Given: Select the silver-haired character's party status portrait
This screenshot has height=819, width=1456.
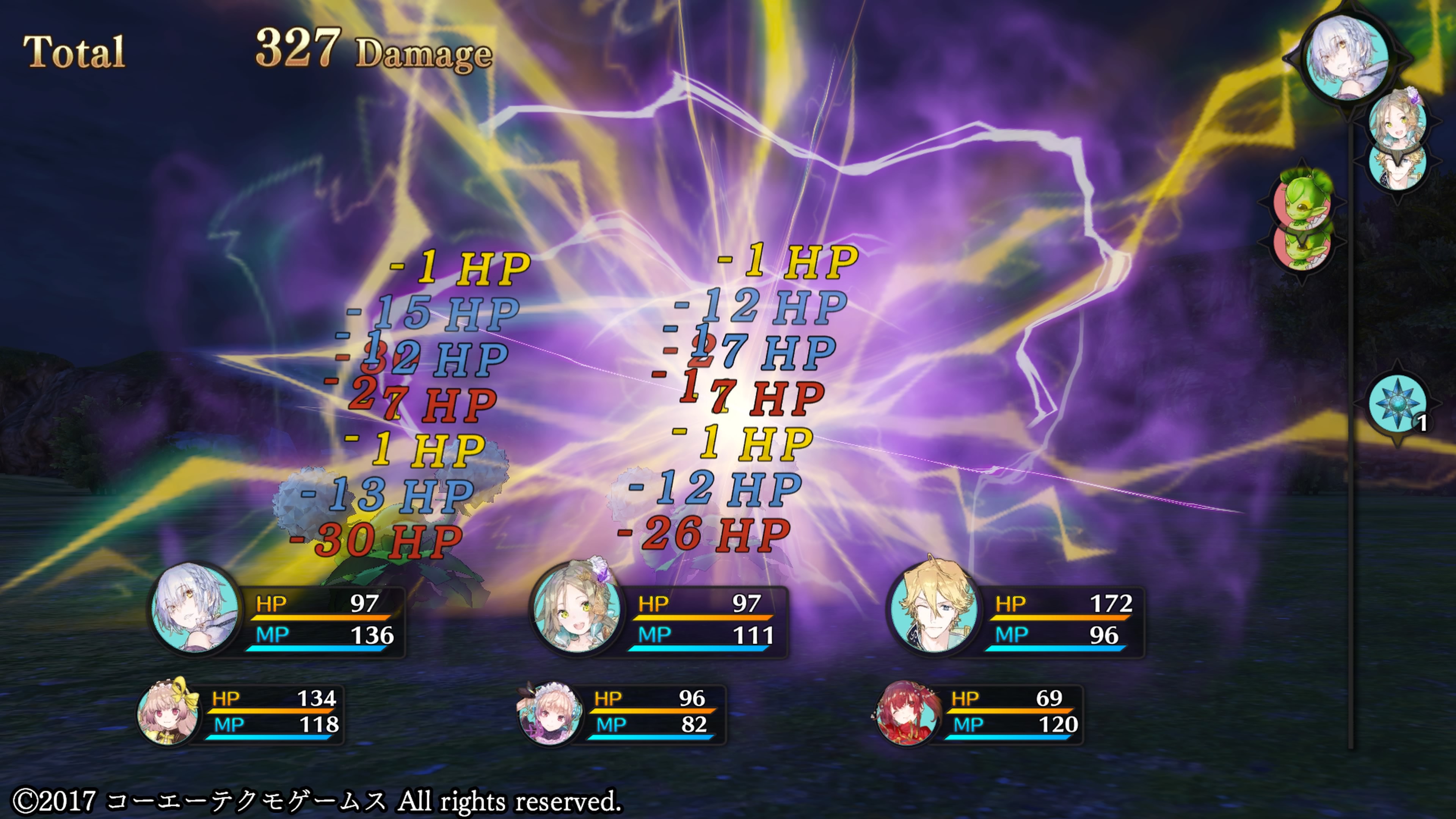Looking at the screenshot, I should (195, 608).
